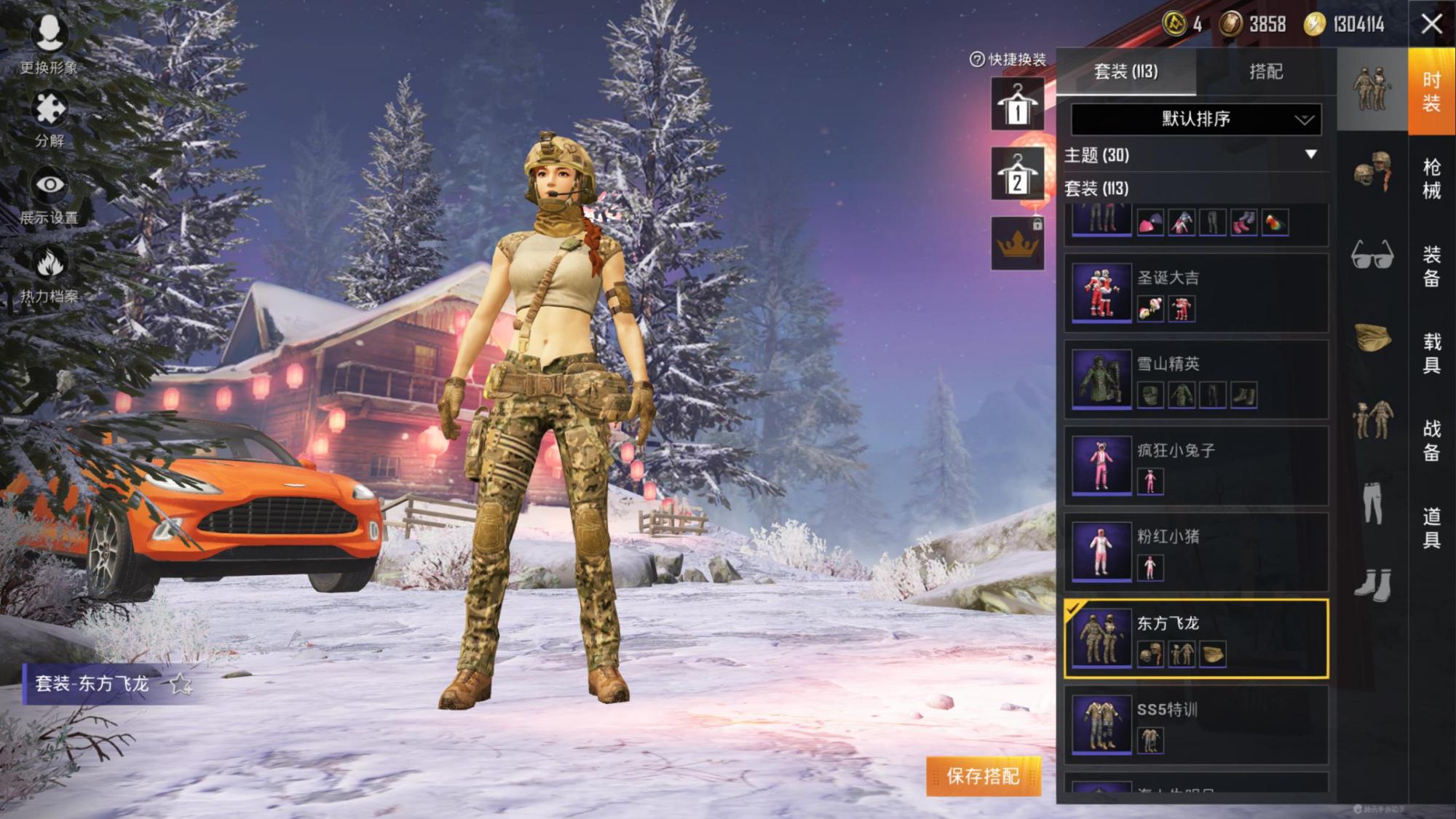Open 展示设置 display settings
Viewport: 1456px width, 819px height.
click(49, 195)
